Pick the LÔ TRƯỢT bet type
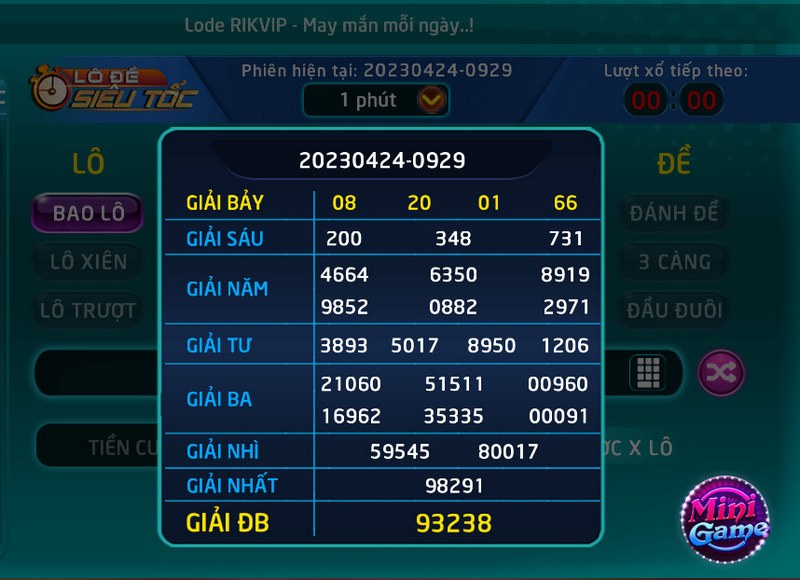The height and width of the screenshot is (580, 800). [88, 310]
